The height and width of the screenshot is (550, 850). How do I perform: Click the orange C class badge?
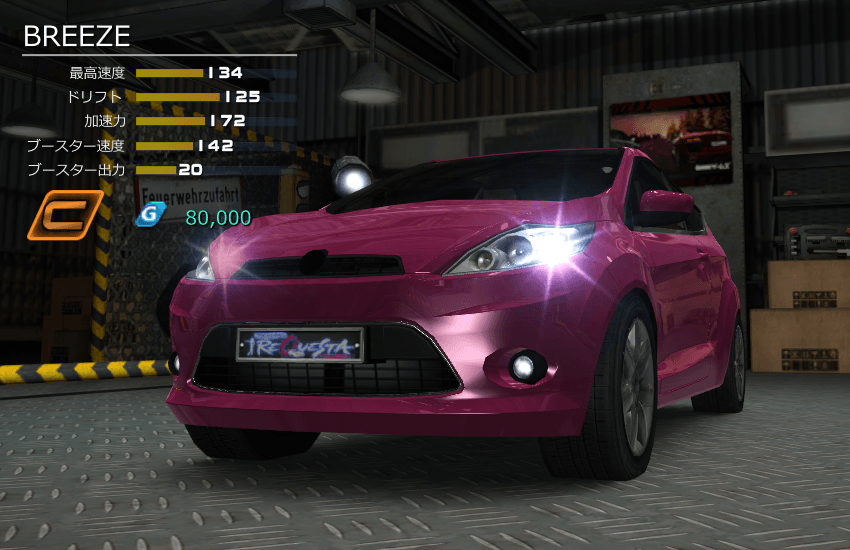click(64, 217)
